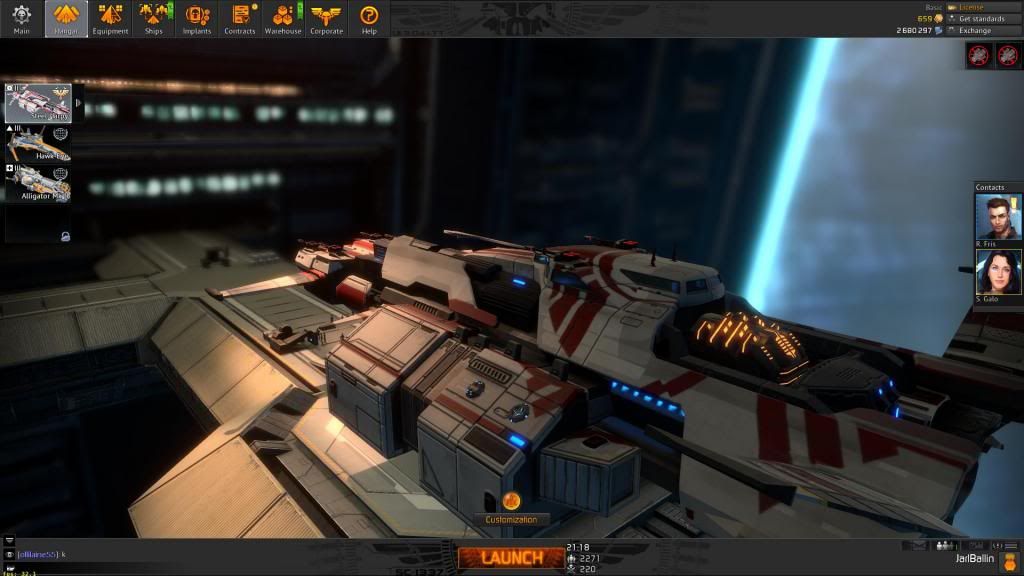Image resolution: width=1024 pixels, height=576 pixels.
Task: Open the Help menu
Action: click(x=369, y=18)
